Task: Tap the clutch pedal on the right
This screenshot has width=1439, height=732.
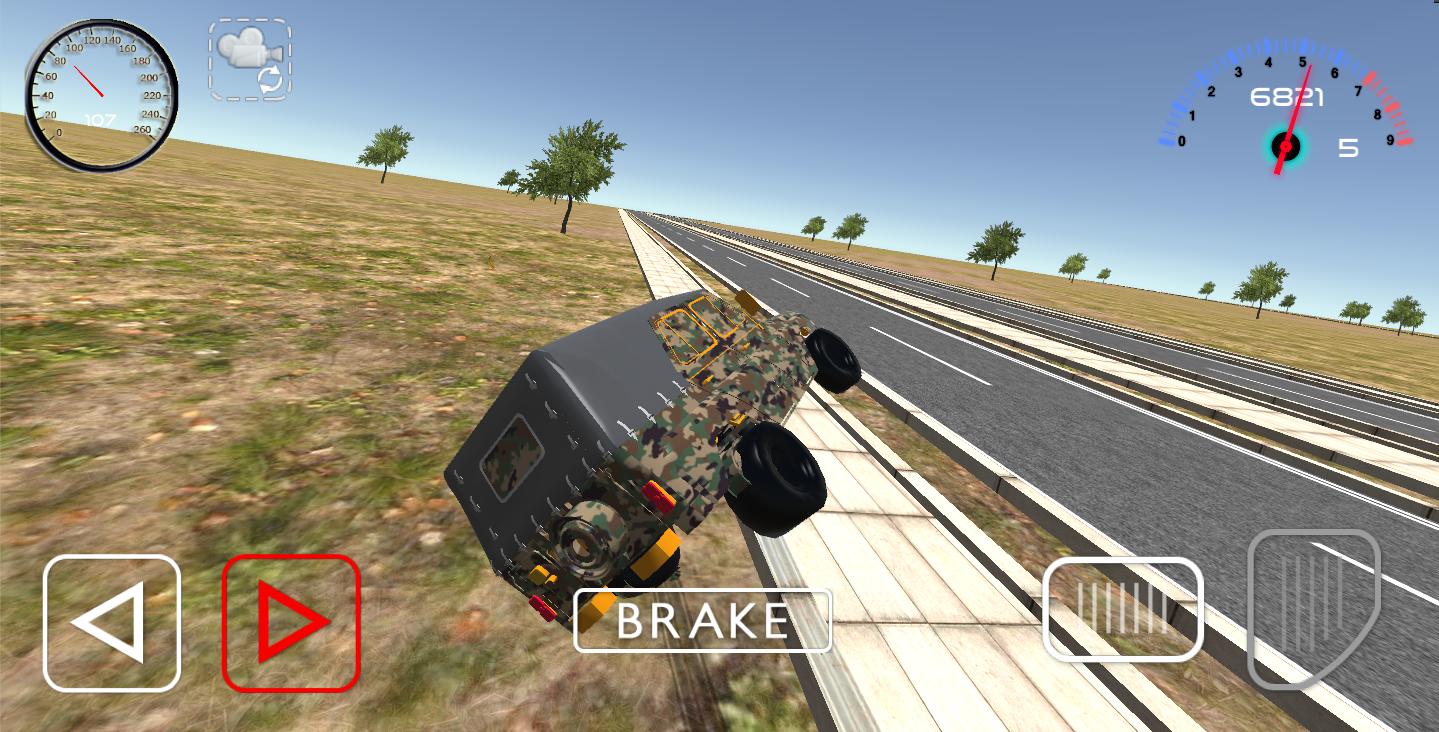Action: pos(1123,610)
